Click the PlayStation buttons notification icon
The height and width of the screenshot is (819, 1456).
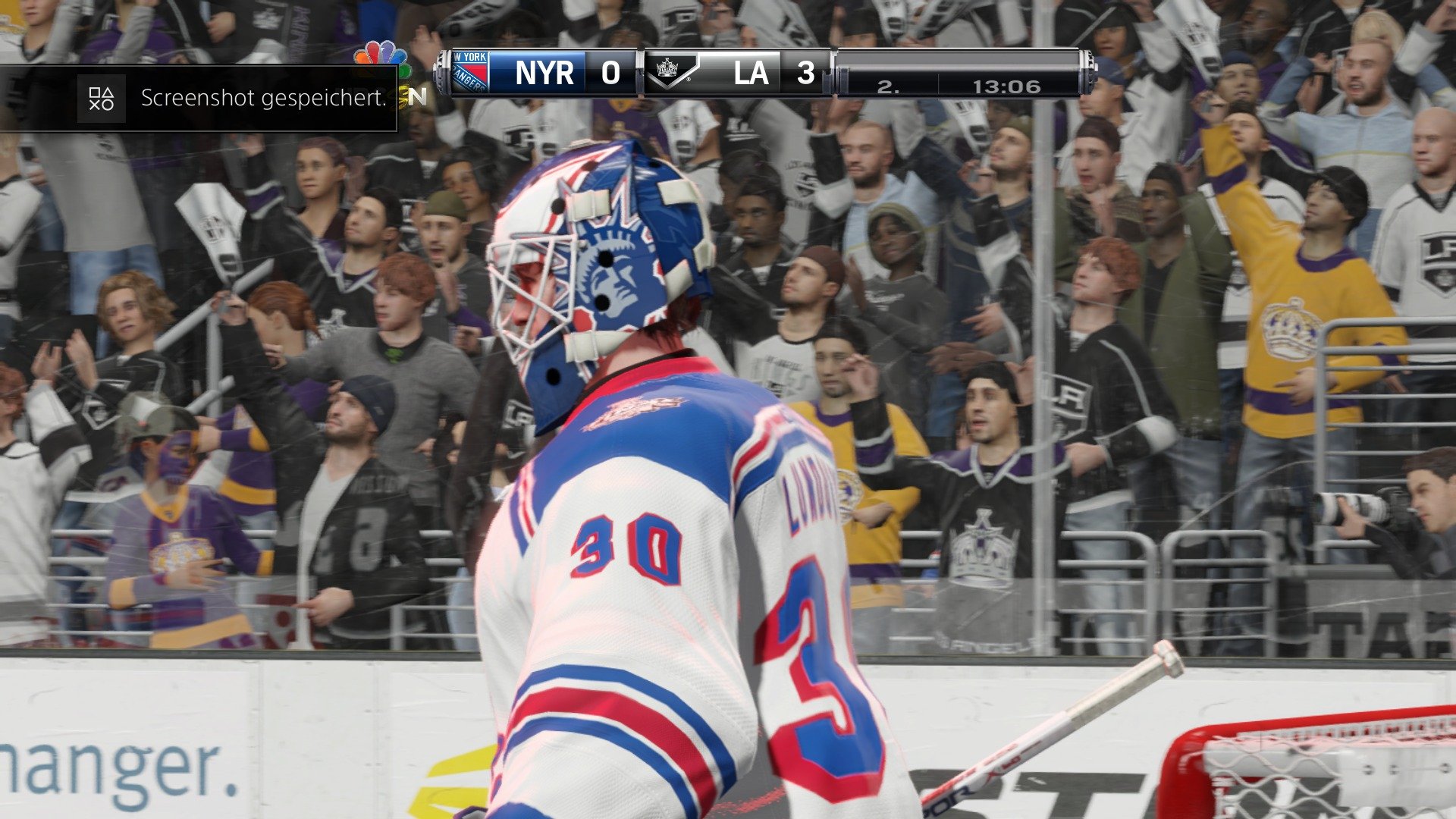tap(102, 99)
